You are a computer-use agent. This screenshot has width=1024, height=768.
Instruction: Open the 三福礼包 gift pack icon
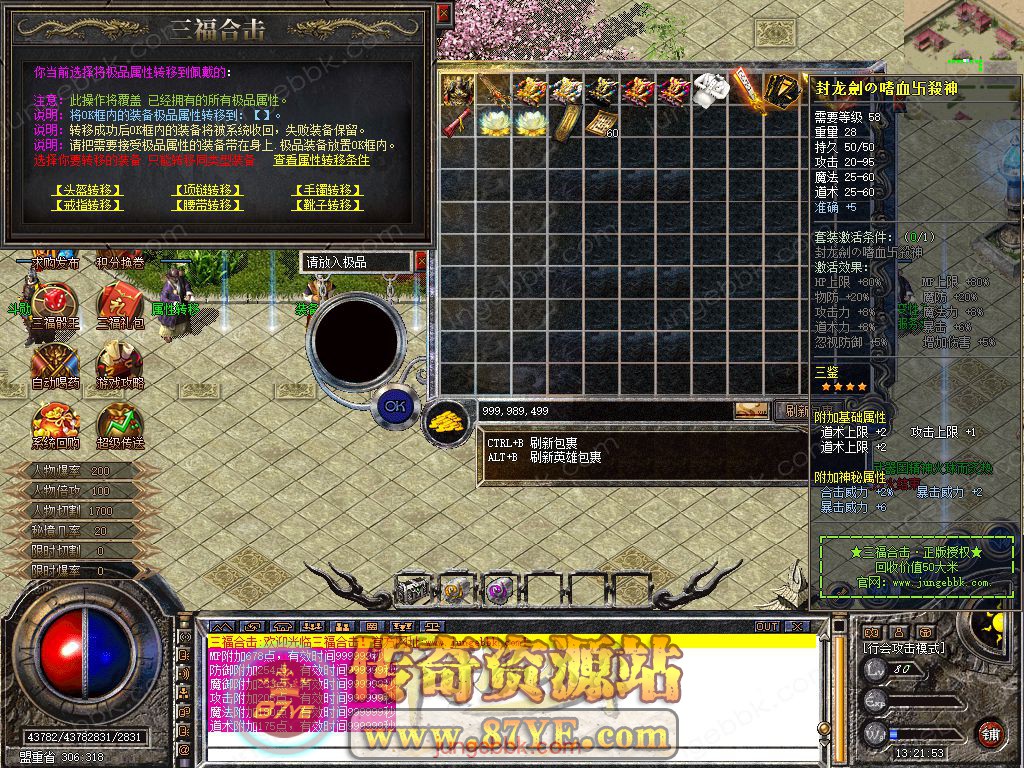coord(118,303)
